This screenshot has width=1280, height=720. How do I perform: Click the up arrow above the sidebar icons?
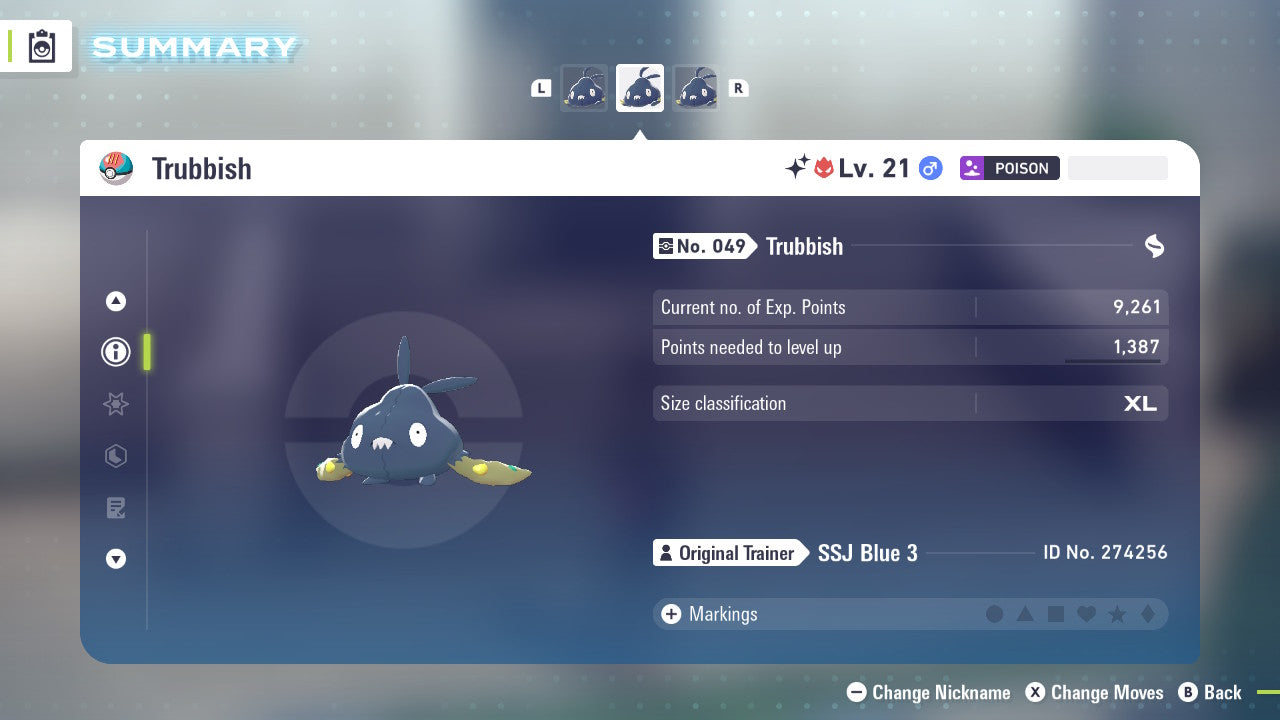(x=116, y=301)
